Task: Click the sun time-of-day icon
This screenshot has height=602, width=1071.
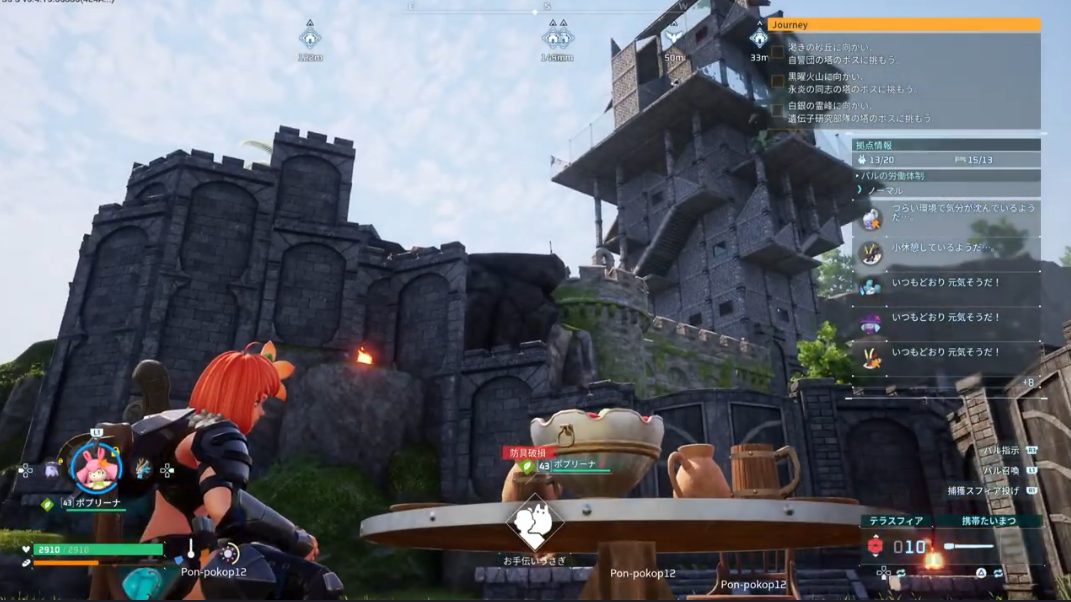Action: pos(229,553)
